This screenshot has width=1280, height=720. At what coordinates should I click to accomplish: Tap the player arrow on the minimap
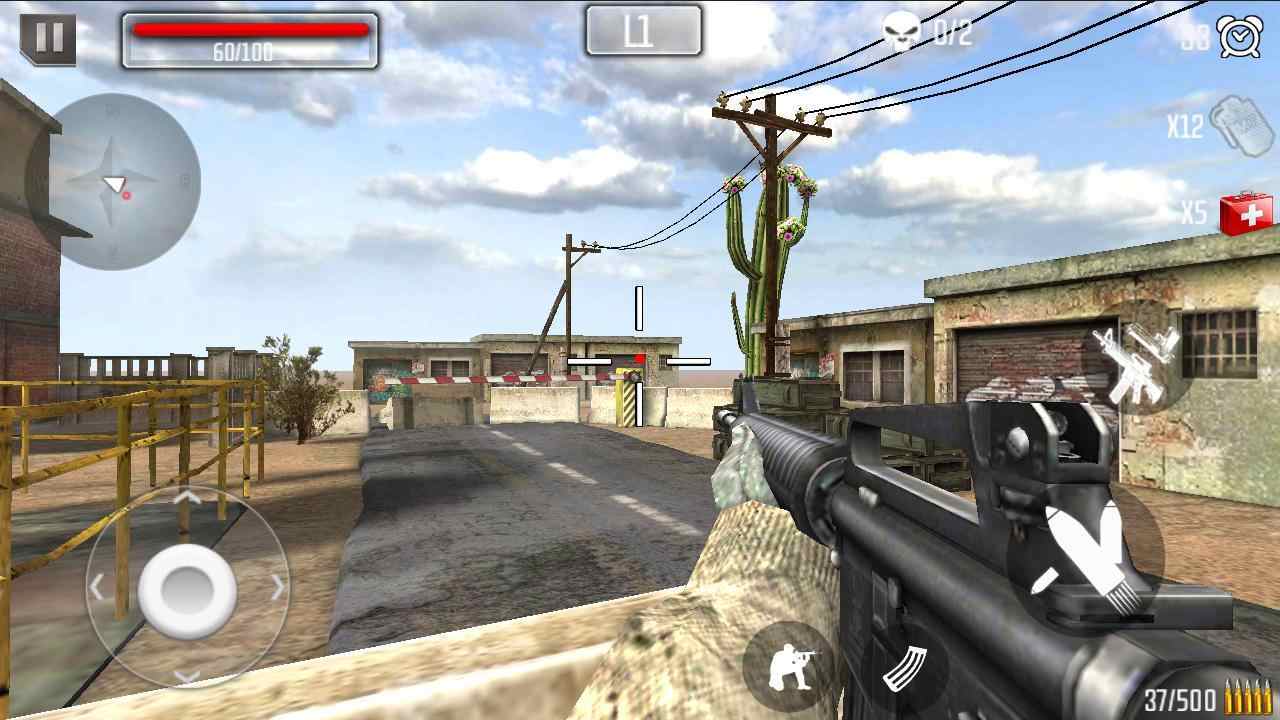point(114,182)
